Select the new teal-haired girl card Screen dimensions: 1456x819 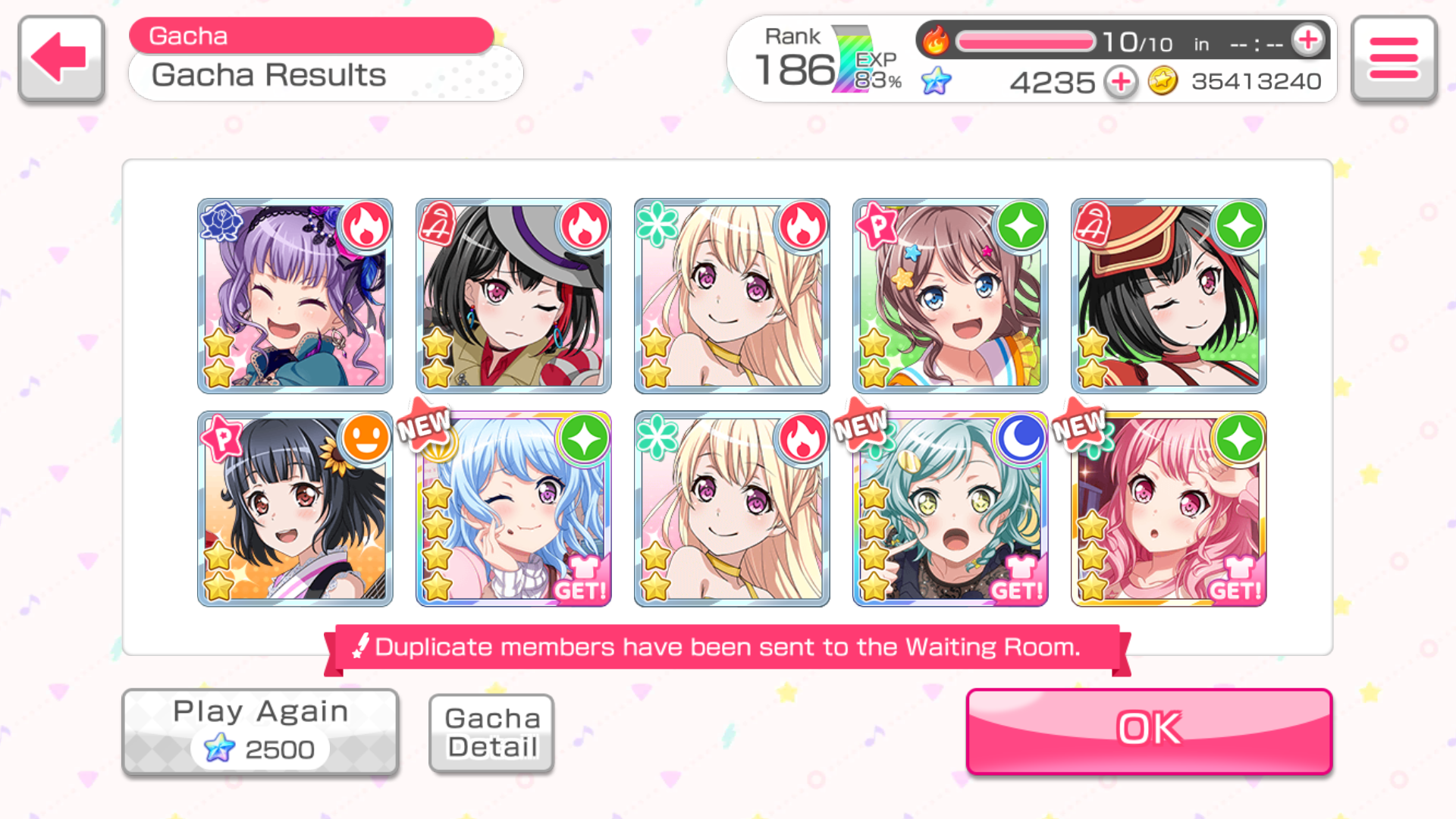point(950,508)
